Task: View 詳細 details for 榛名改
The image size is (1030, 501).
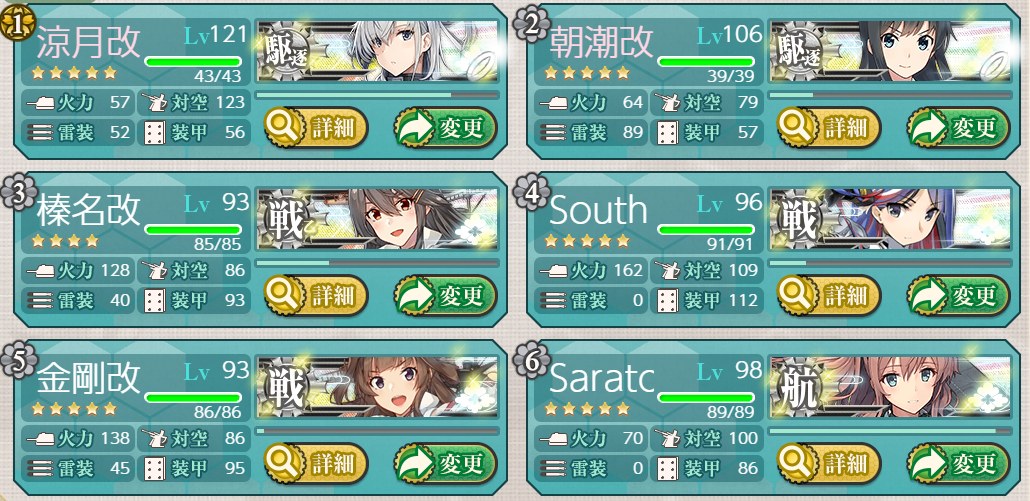Action: point(316,296)
